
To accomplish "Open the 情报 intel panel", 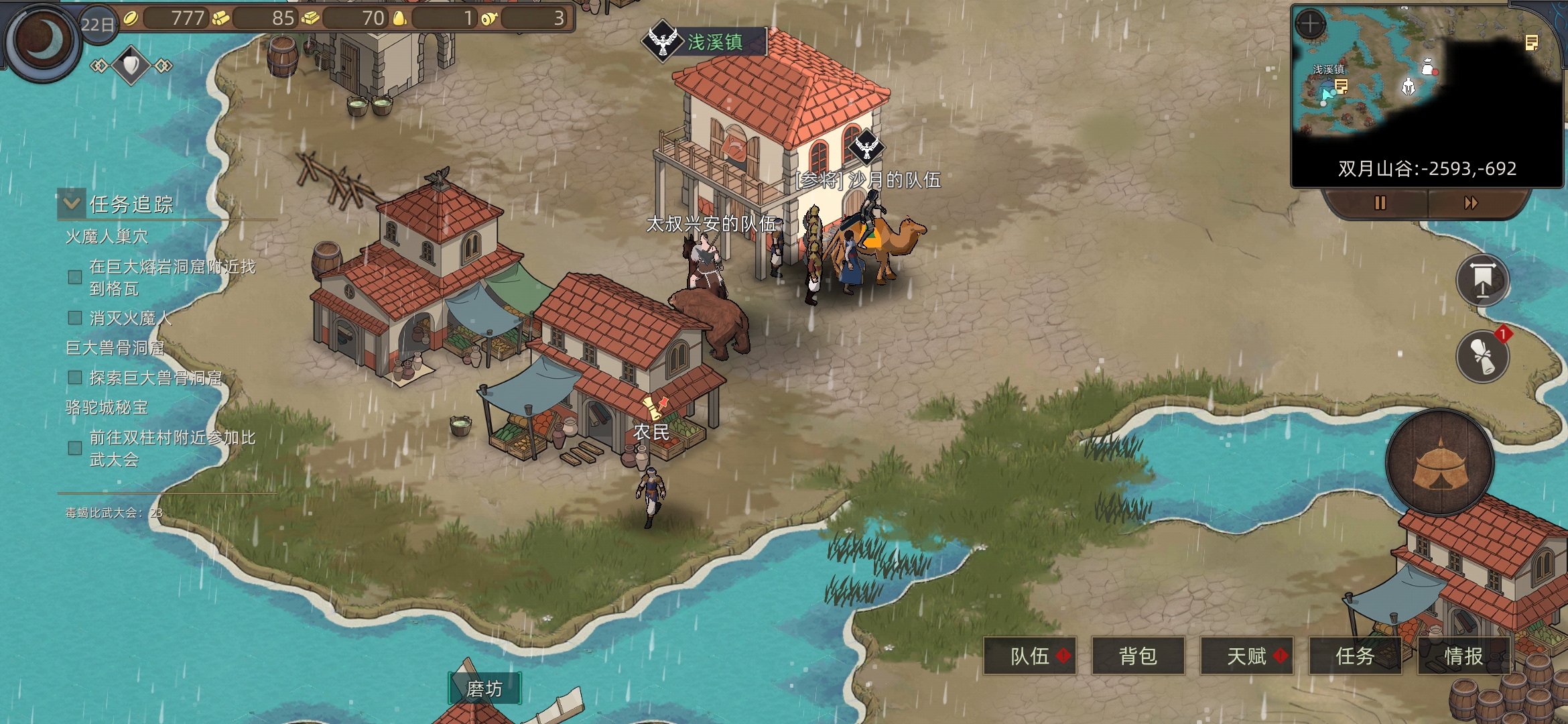I will pyautogui.click(x=1463, y=656).
